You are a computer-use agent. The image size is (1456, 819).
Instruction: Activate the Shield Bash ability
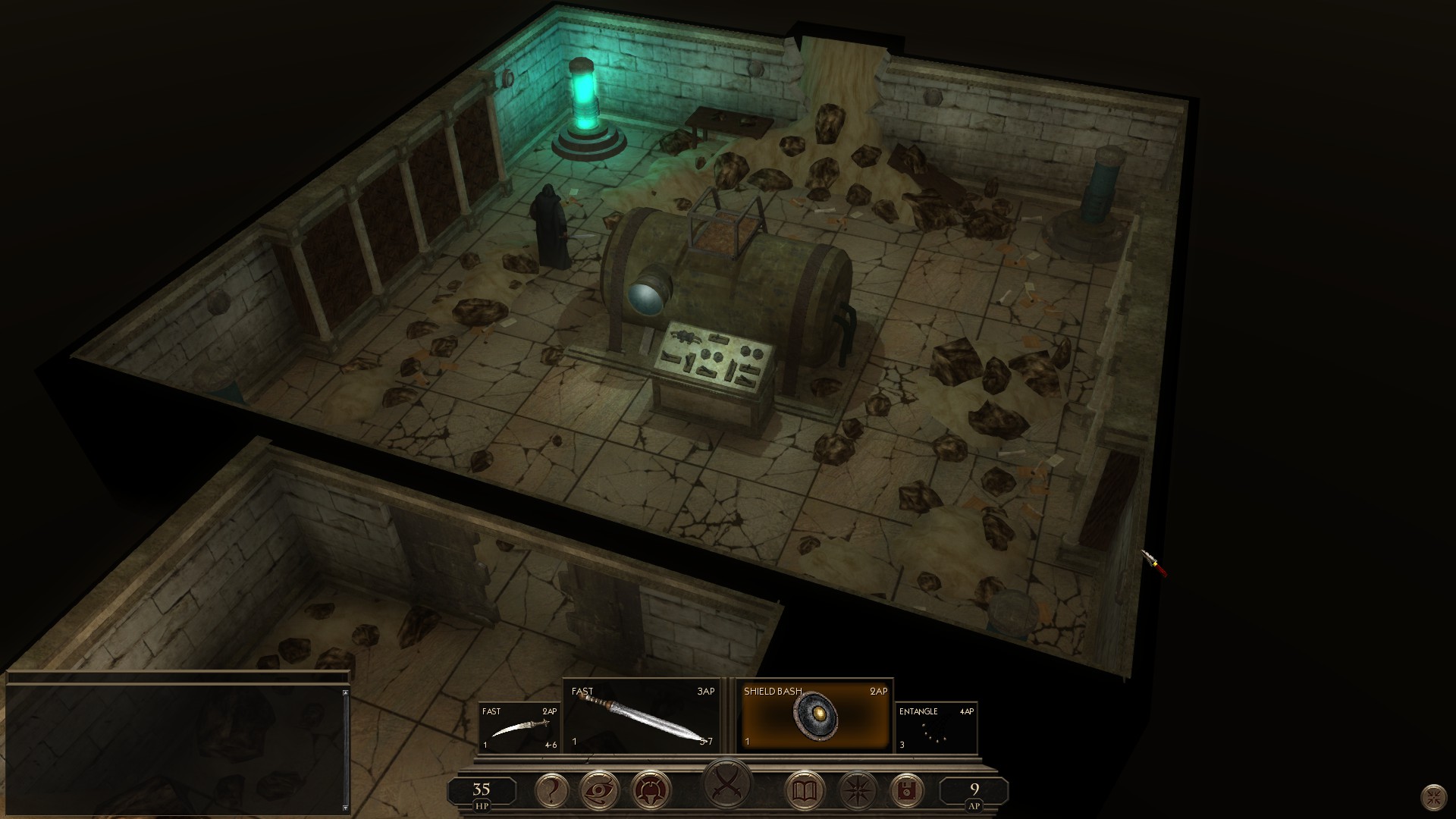pyautogui.click(x=815, y=716)
